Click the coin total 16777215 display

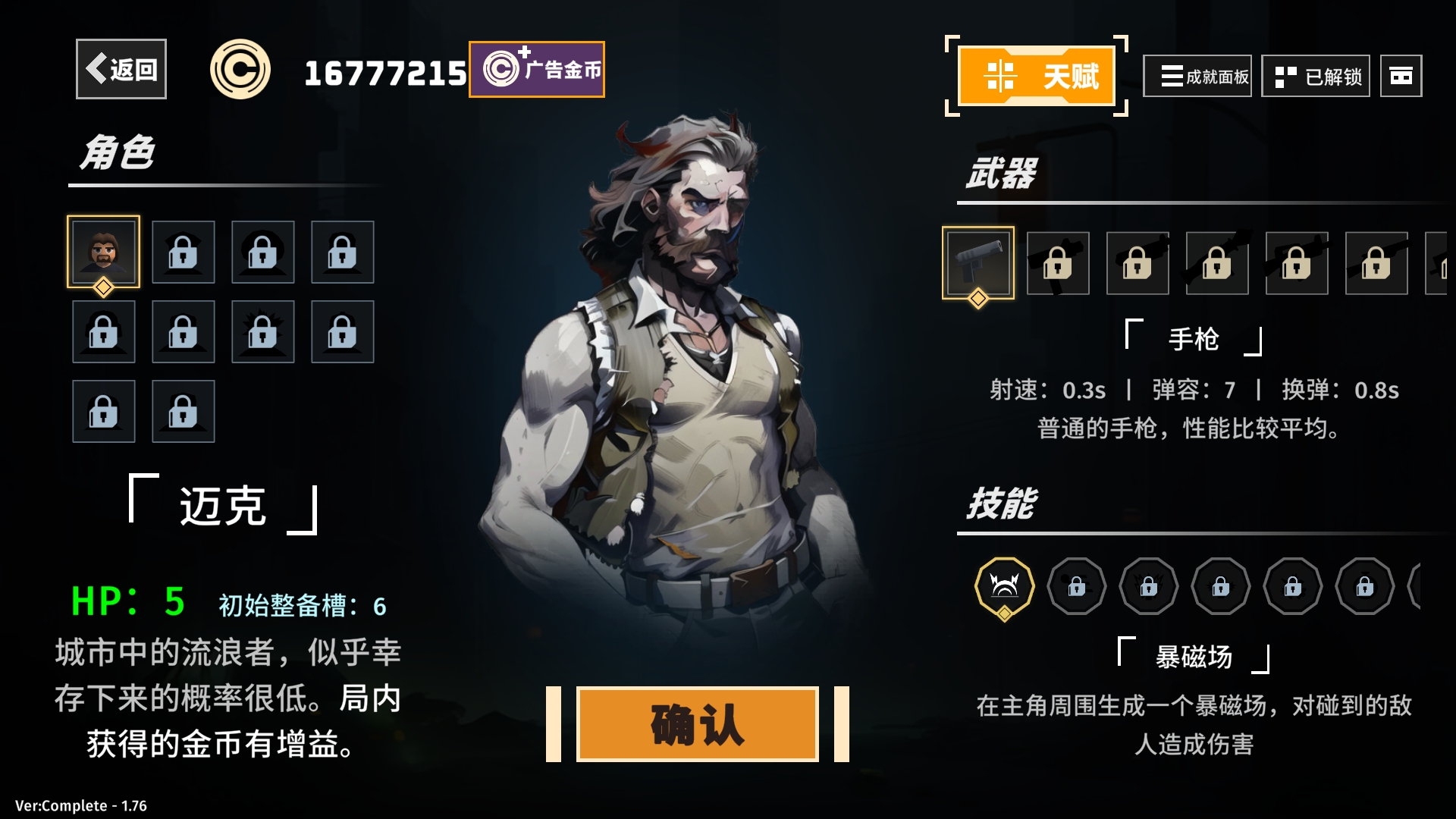pos(384,71)
